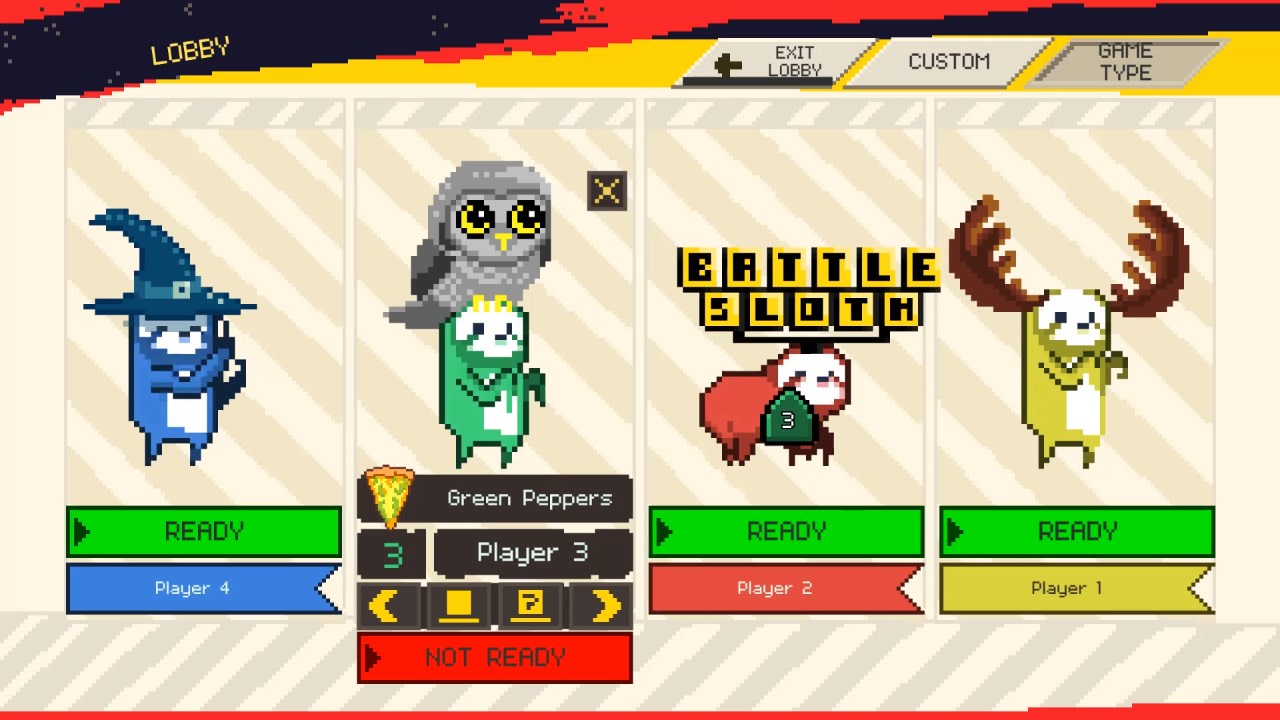The height and width of the screenshot is (720, 1280).
Task: Toggle Player 4's READY status
Action: (x=204, y=531)
